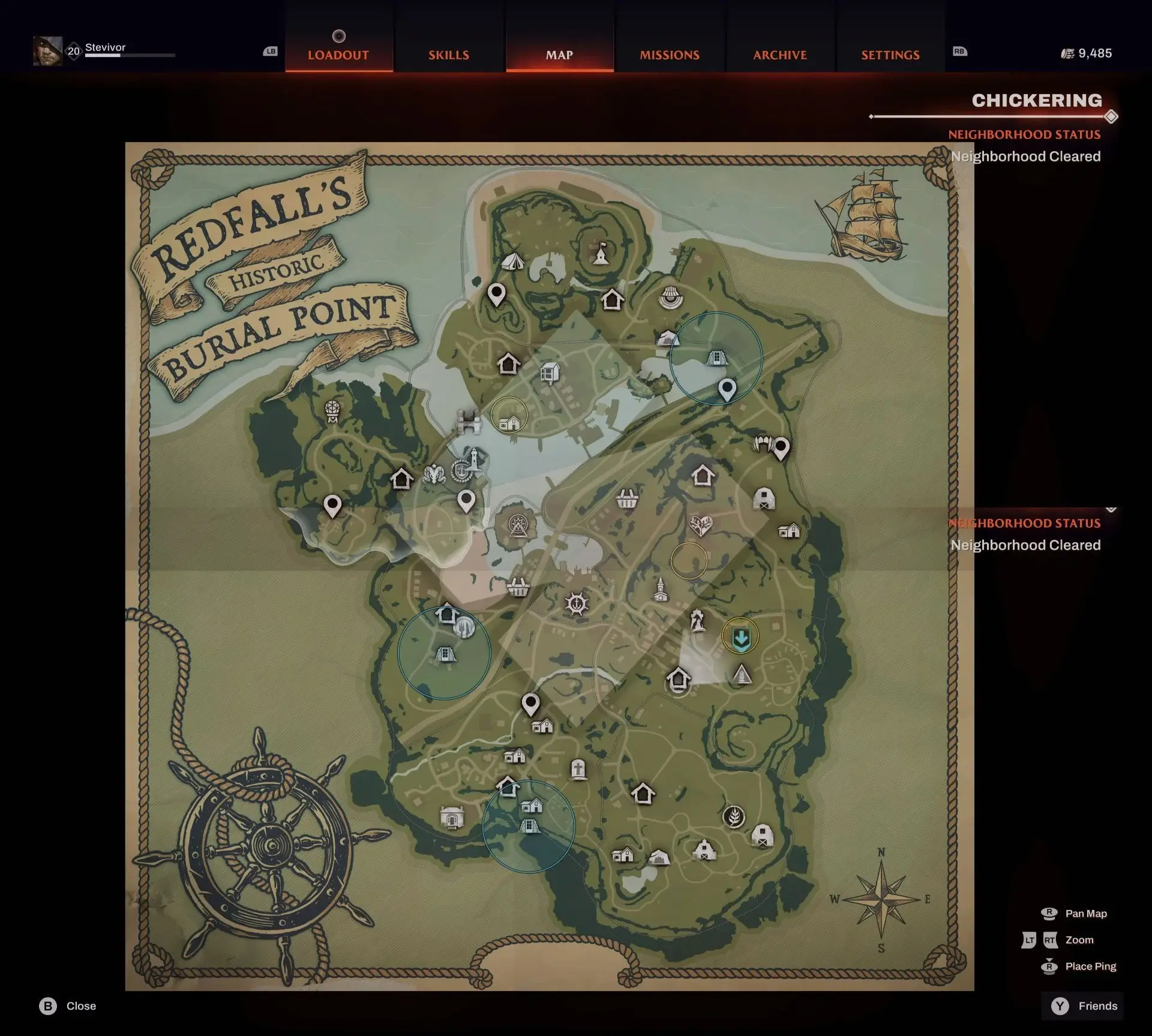This screenshot has height=1036, width=1152.
Task: Switch to the Settings tab
Action: tap(890, 55)
